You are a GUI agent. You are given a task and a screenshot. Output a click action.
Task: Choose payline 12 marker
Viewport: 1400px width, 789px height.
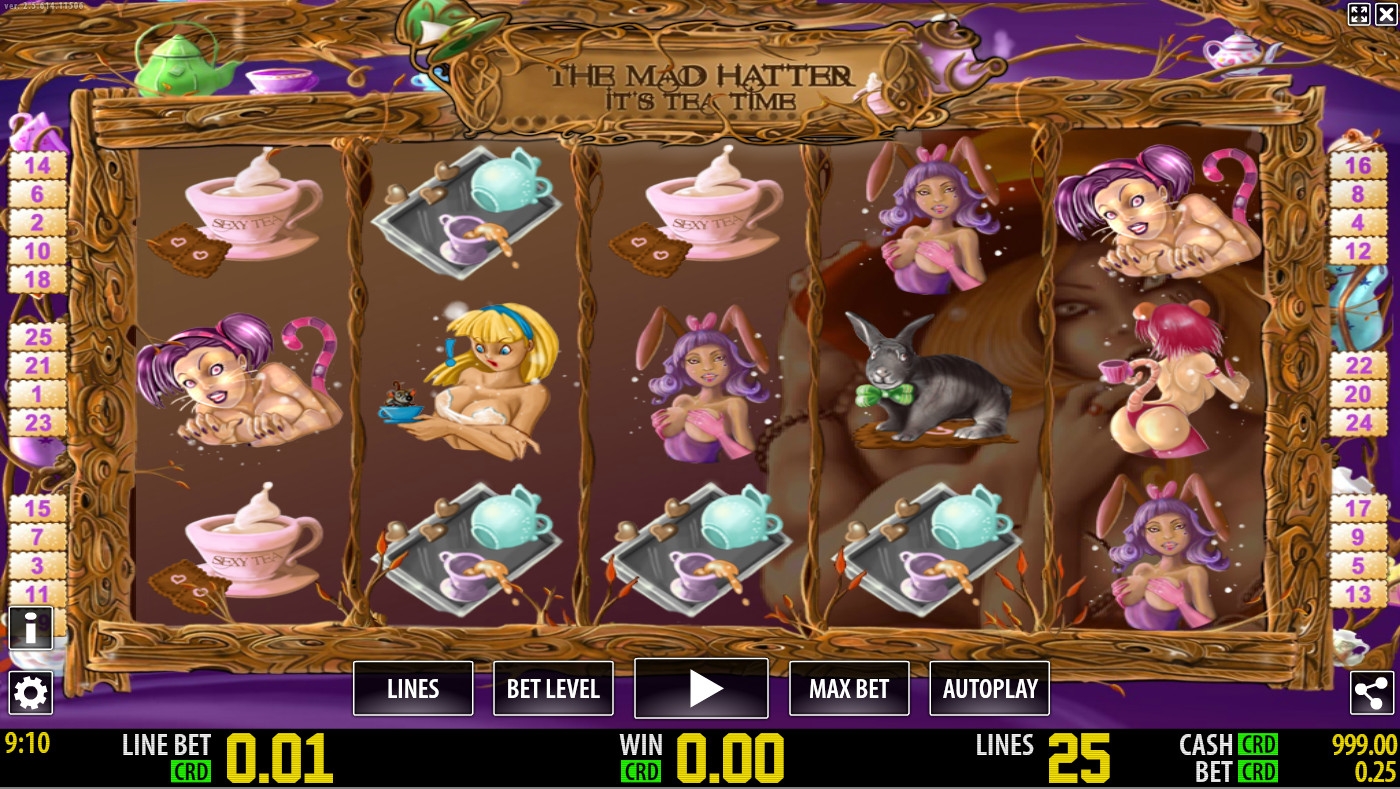(x=1357, y=251)
